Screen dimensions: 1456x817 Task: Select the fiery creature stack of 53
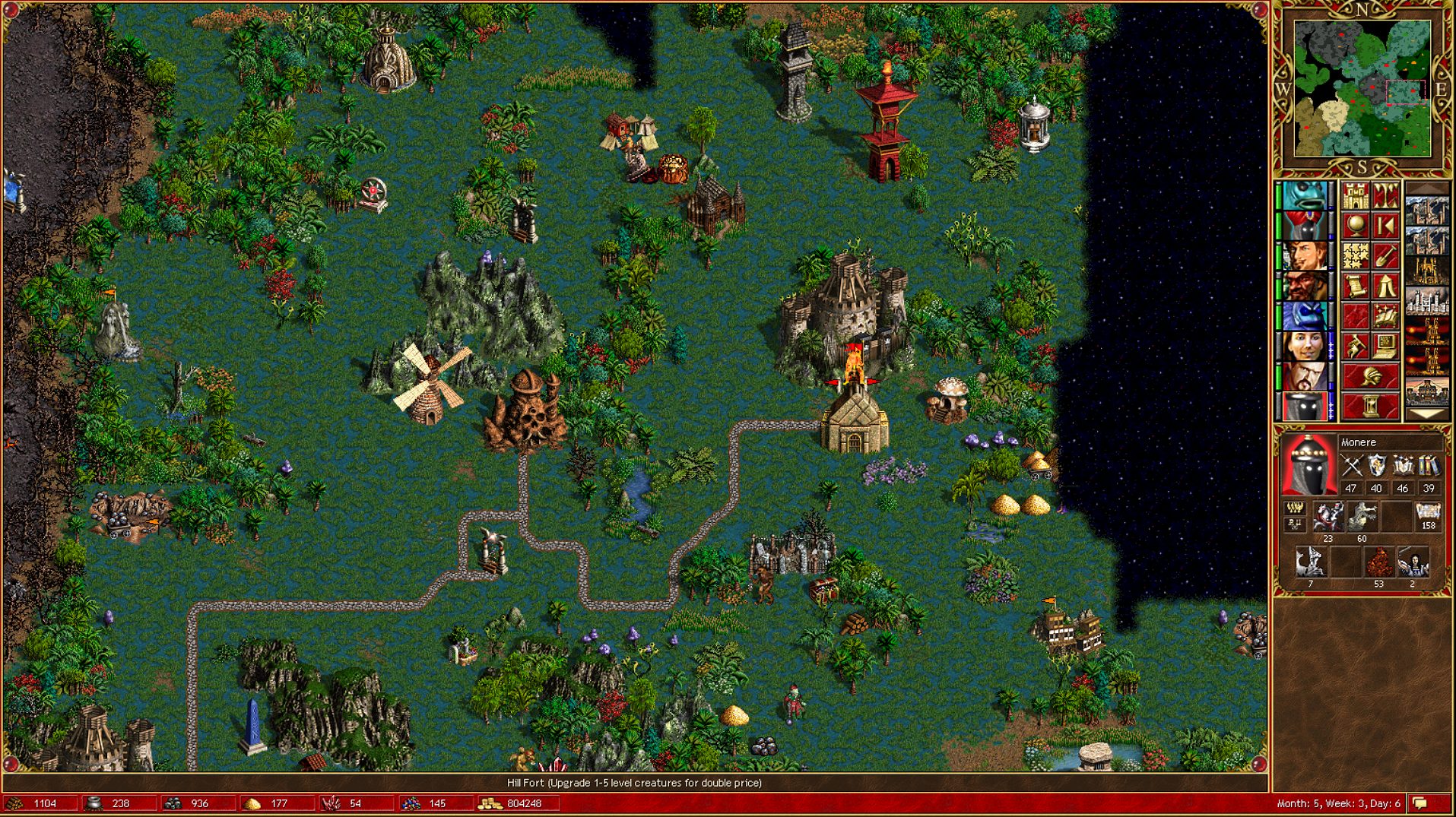click(1378, 563)
